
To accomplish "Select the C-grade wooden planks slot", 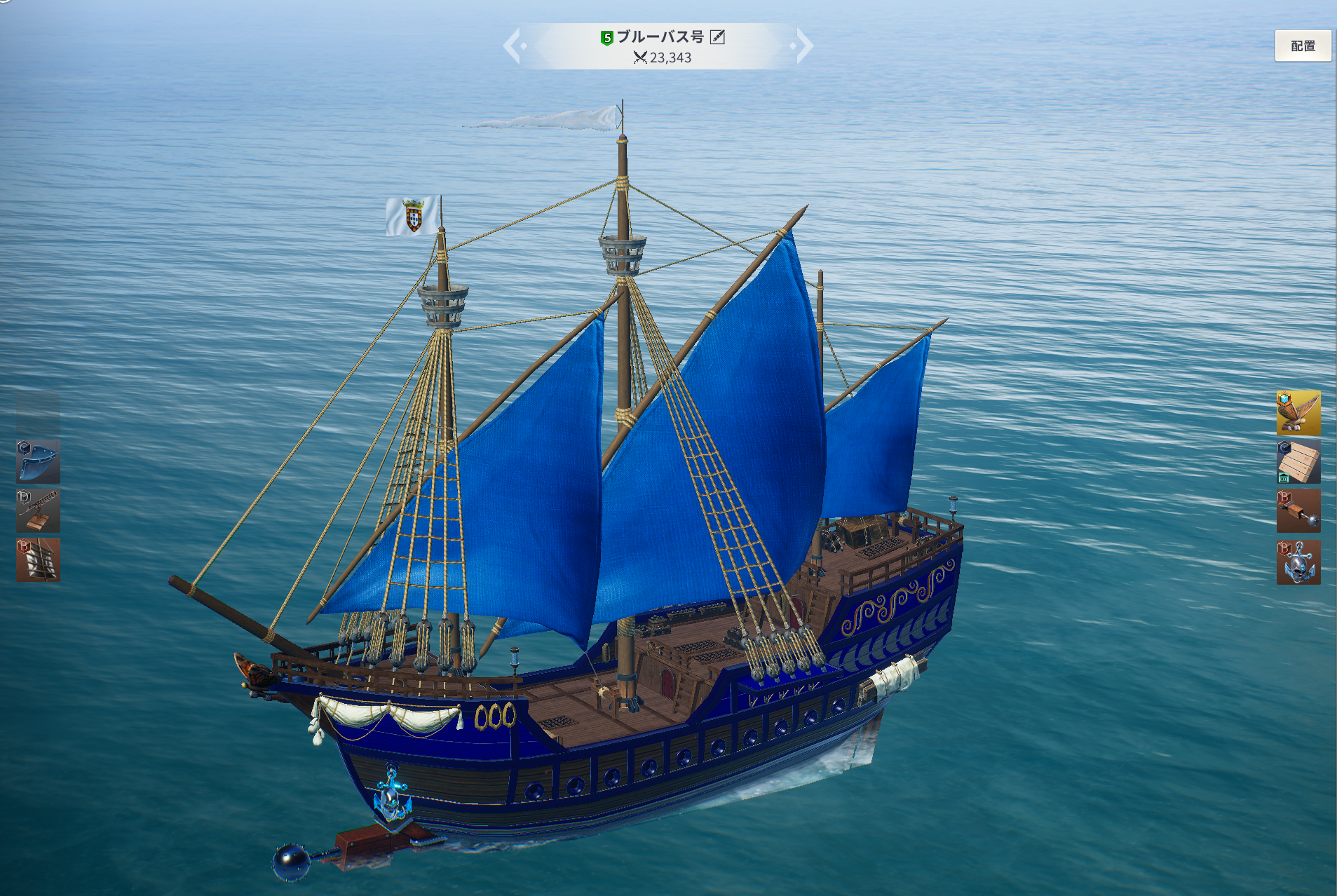I will coord(1298,462).
